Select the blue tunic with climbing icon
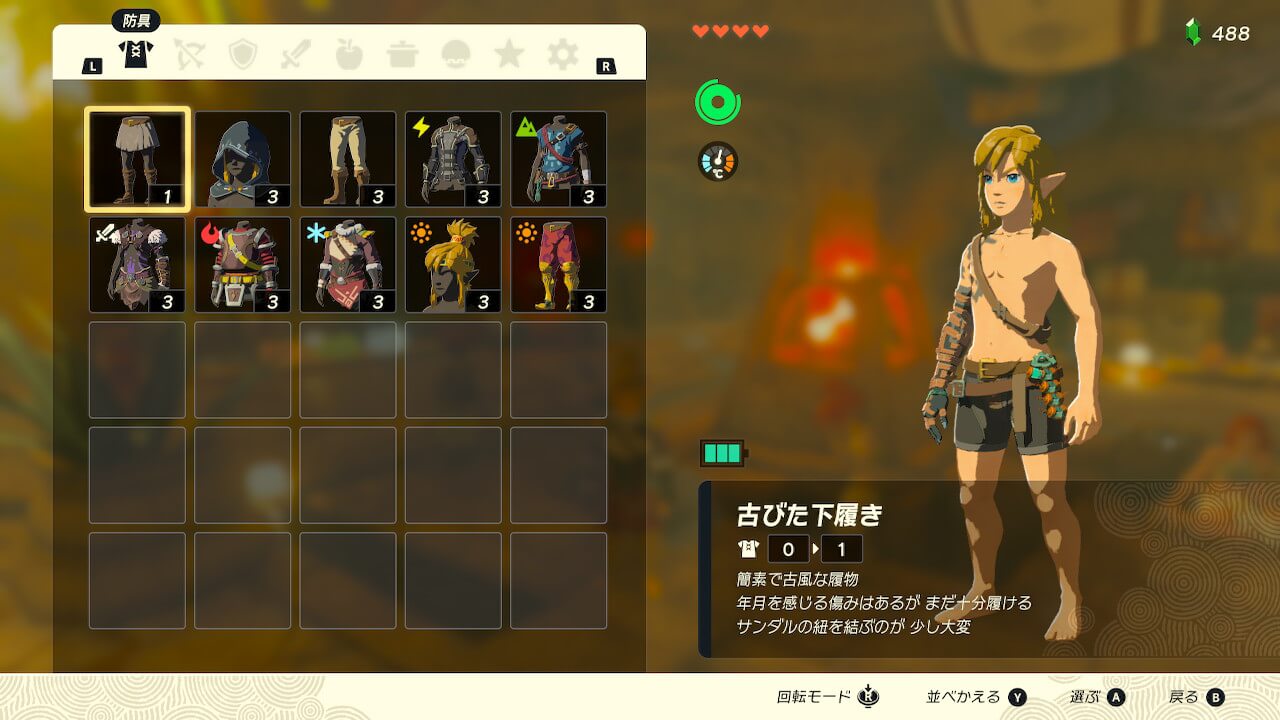1280x720 pixels. tap(558, 159)
